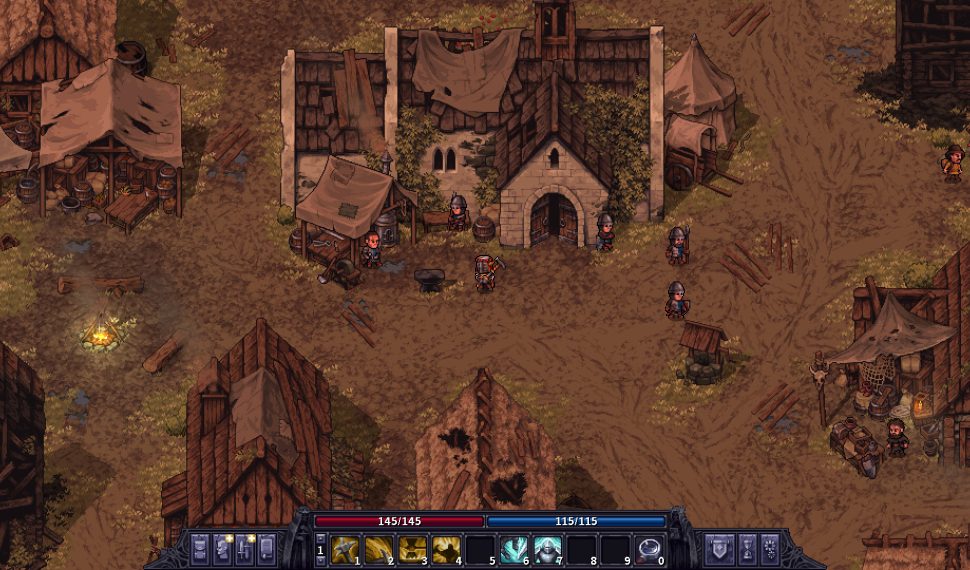Select the silver ring item in slot 0
Viewport: 970px width, 570px height.
649,548
